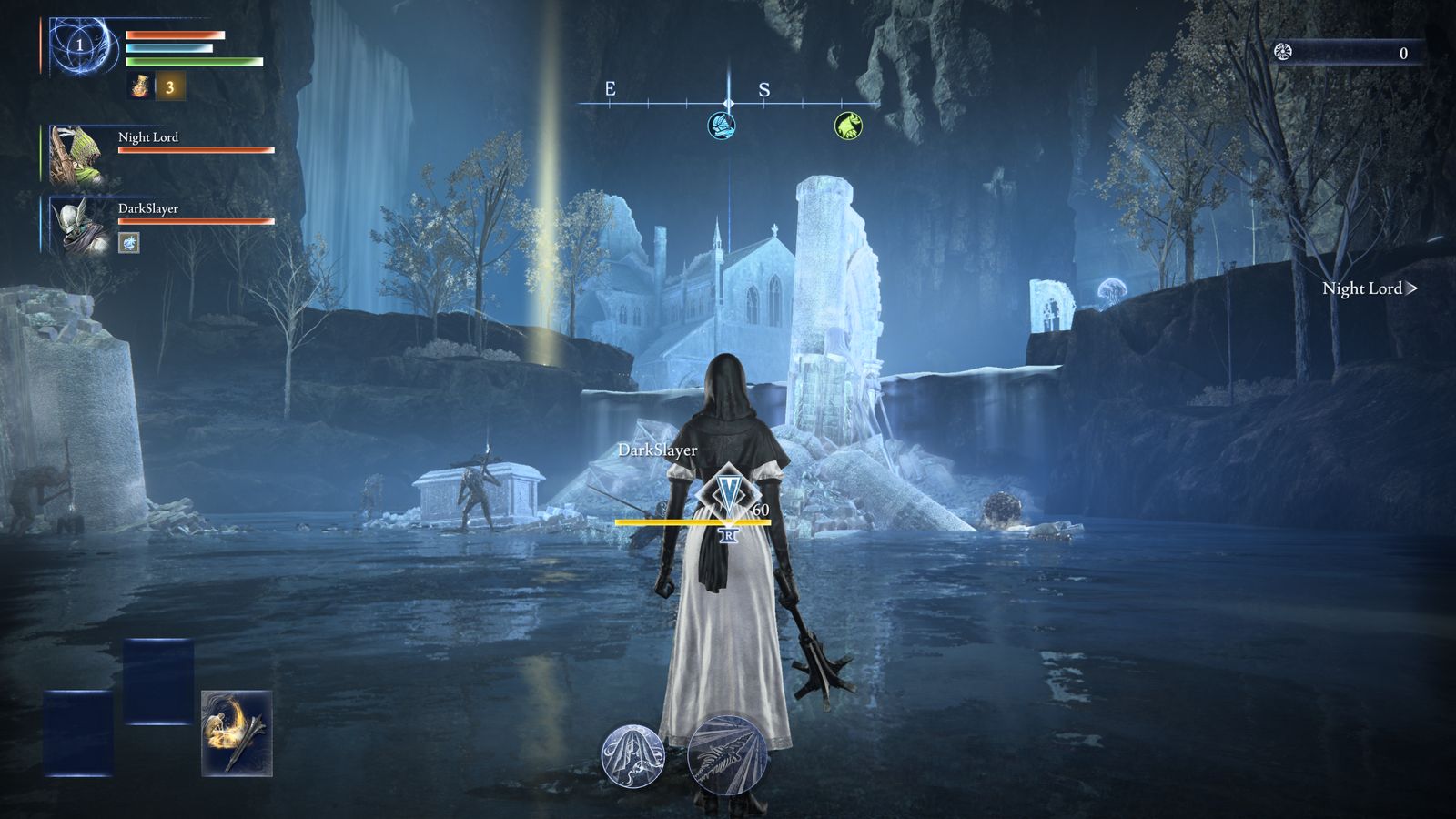Select the equipped flaming weapon slot
Viewport: 1456px width, 819px height.
[237, 733]
